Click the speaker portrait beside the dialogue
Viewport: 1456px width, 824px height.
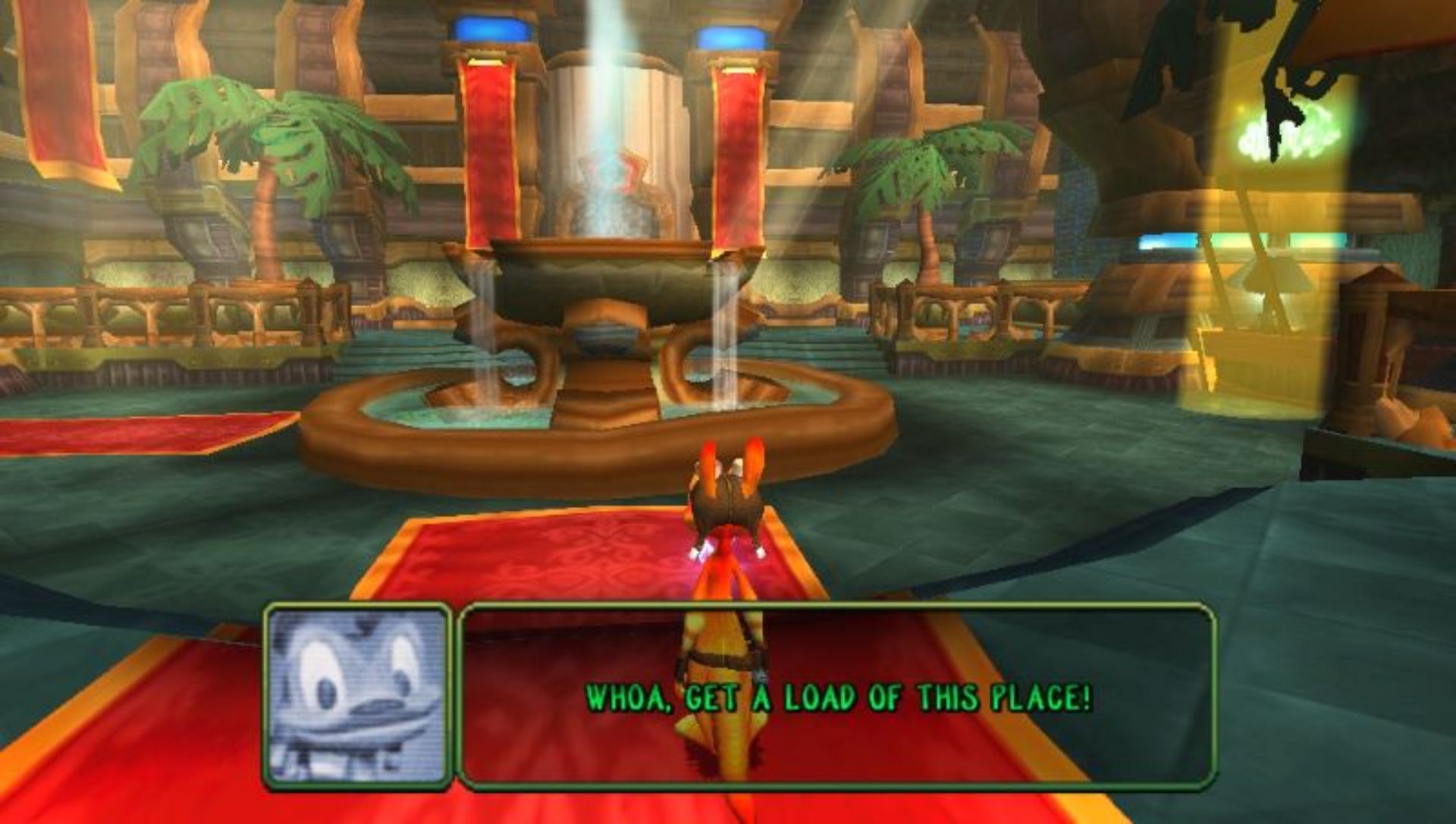(357, 696)
